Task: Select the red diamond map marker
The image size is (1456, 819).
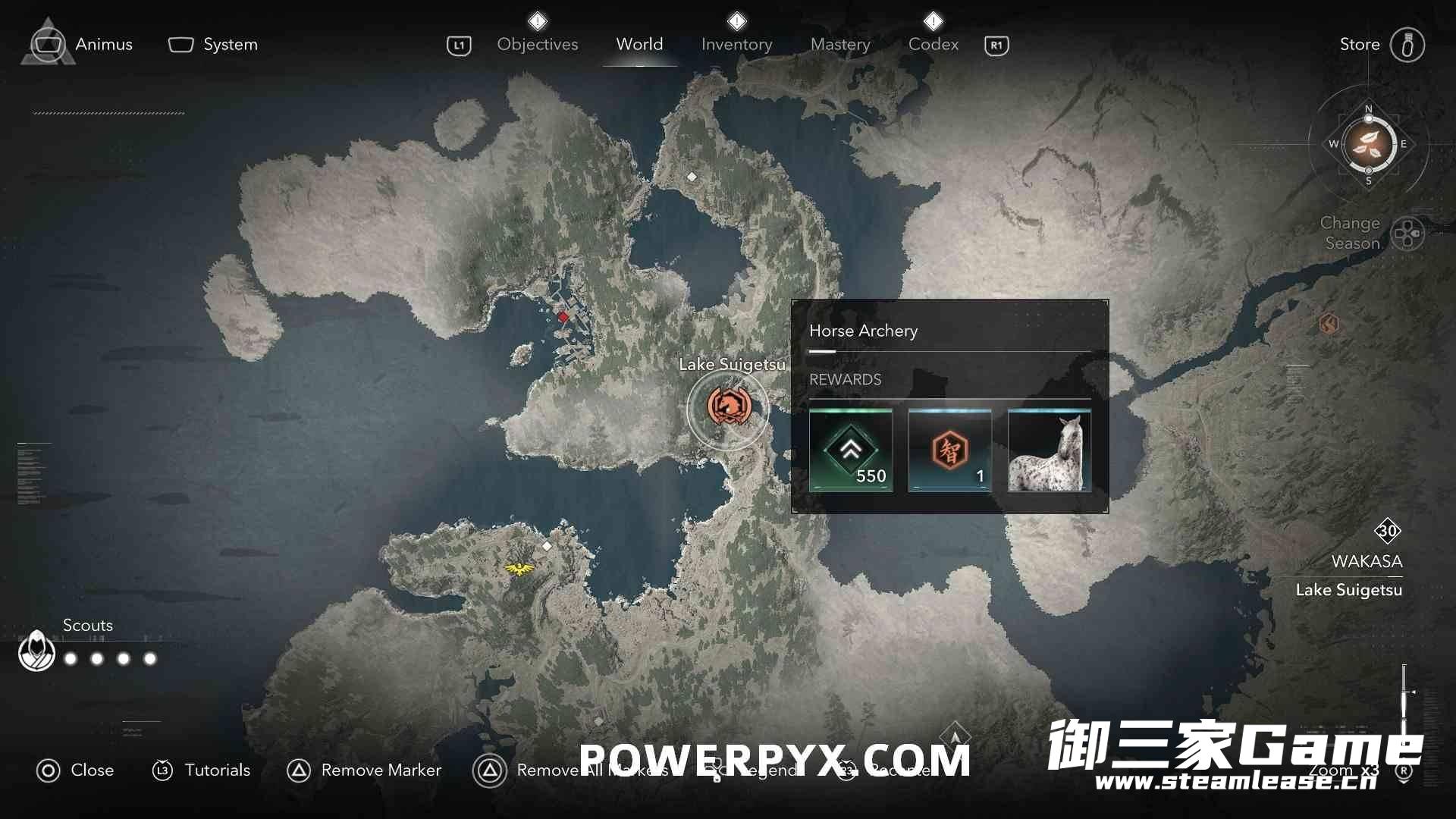Action: [563, 317]
